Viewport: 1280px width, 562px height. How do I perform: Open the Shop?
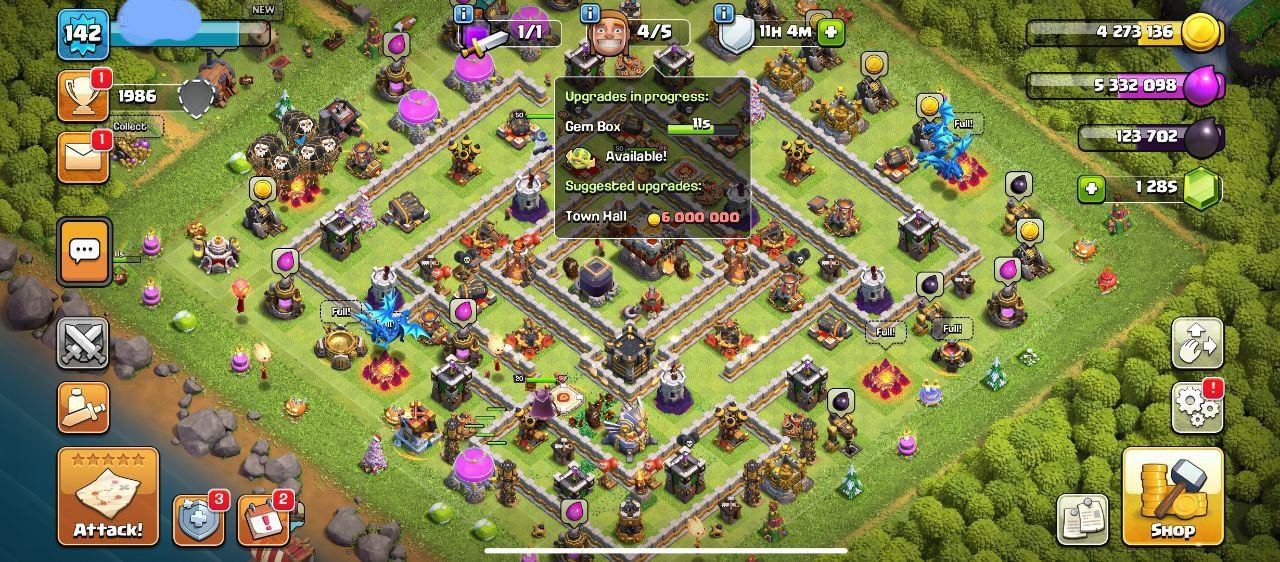click(x=1172, y=497)
